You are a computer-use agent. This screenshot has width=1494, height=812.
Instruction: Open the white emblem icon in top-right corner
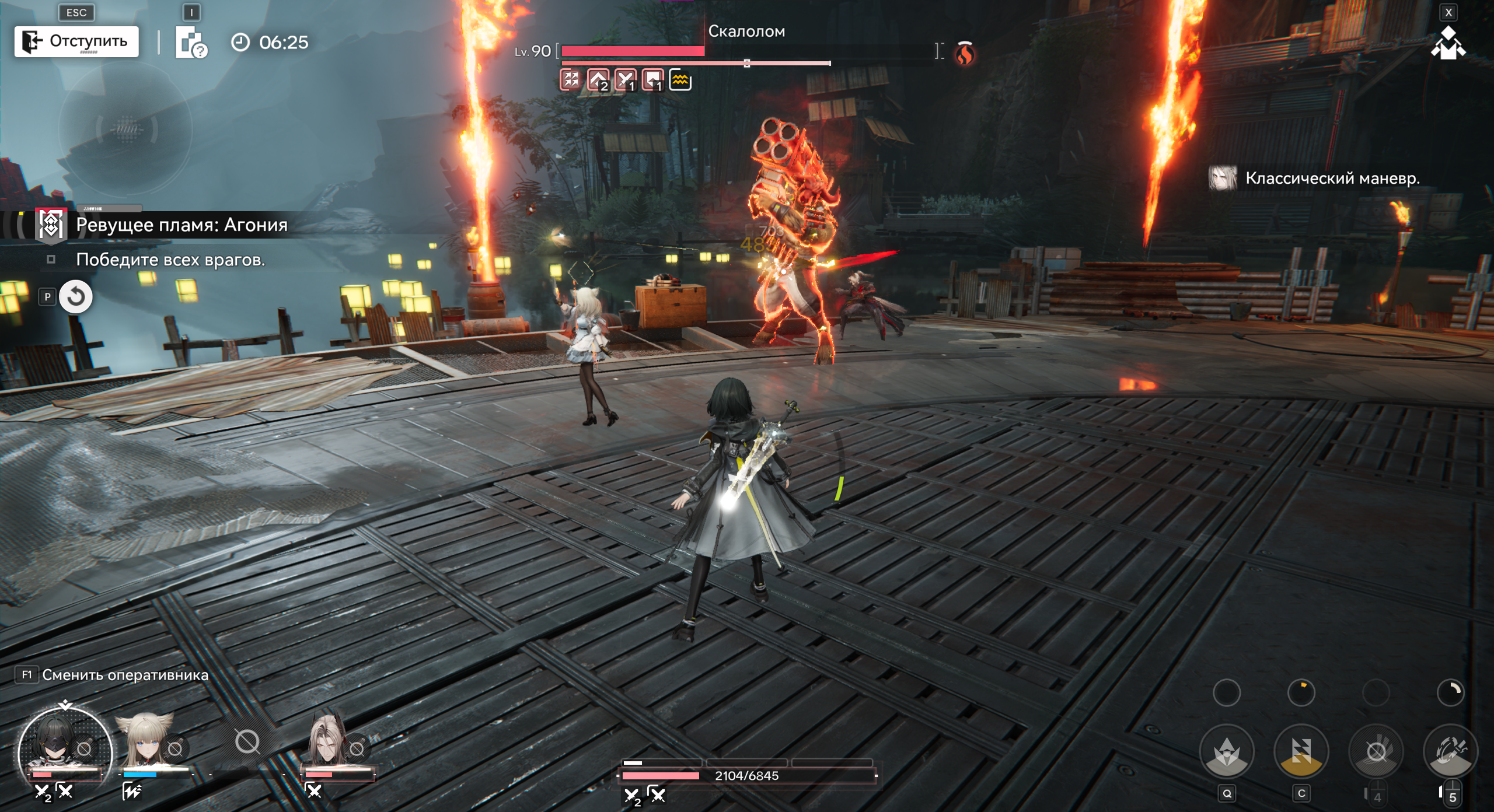tap(1447, 44)
